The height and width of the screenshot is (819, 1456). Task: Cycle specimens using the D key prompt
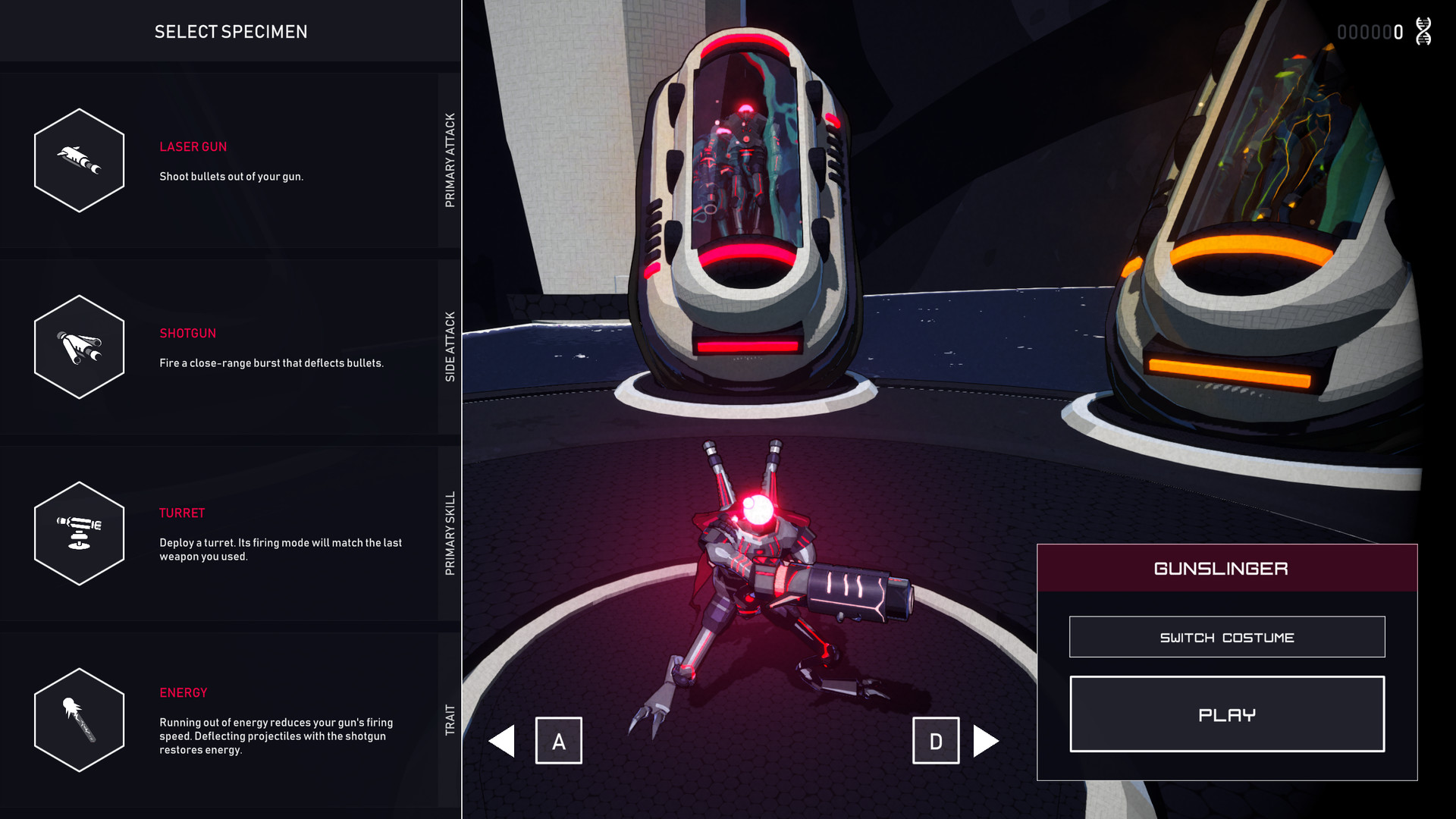936,741
